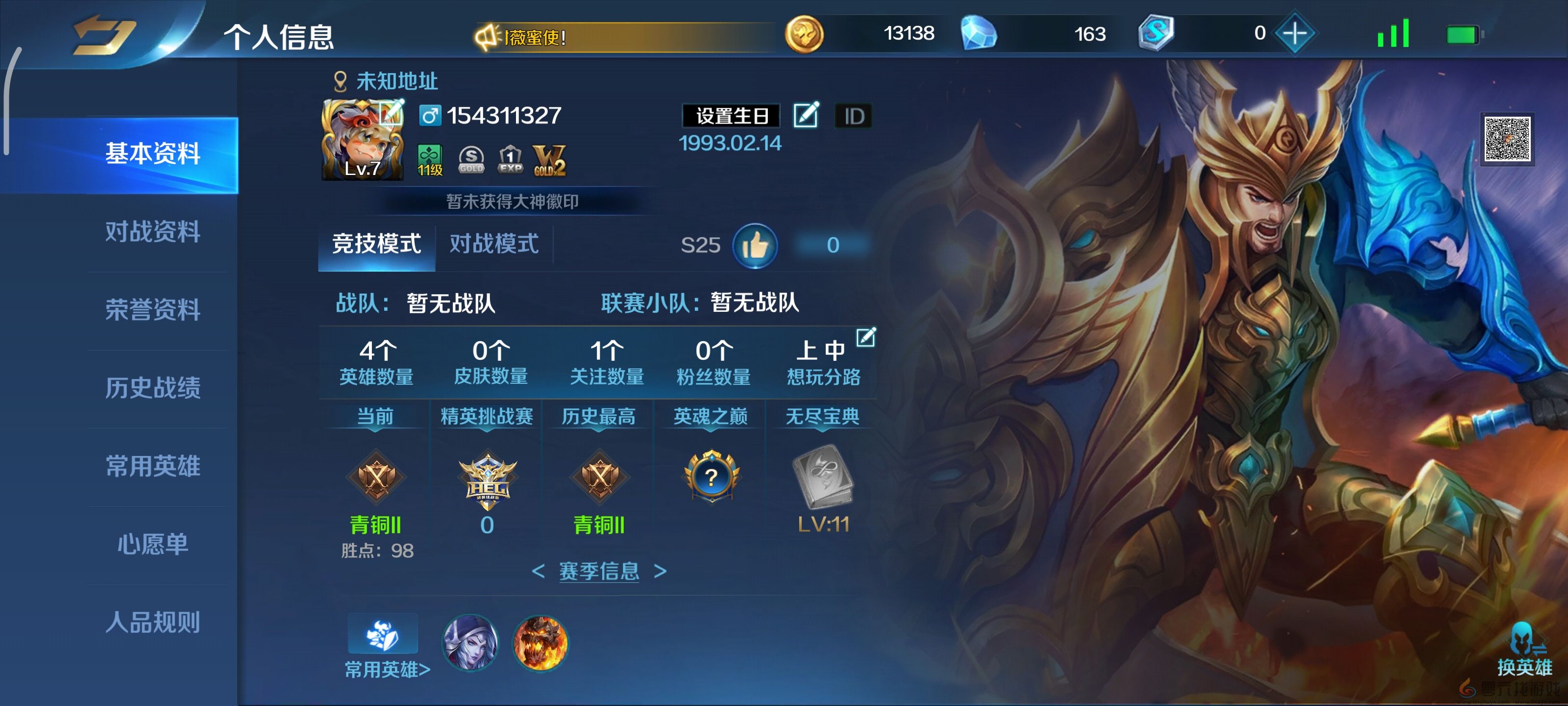Tap the 换英雄 button
This screenshot has height=706, width=1568.
pos(1524,652)
